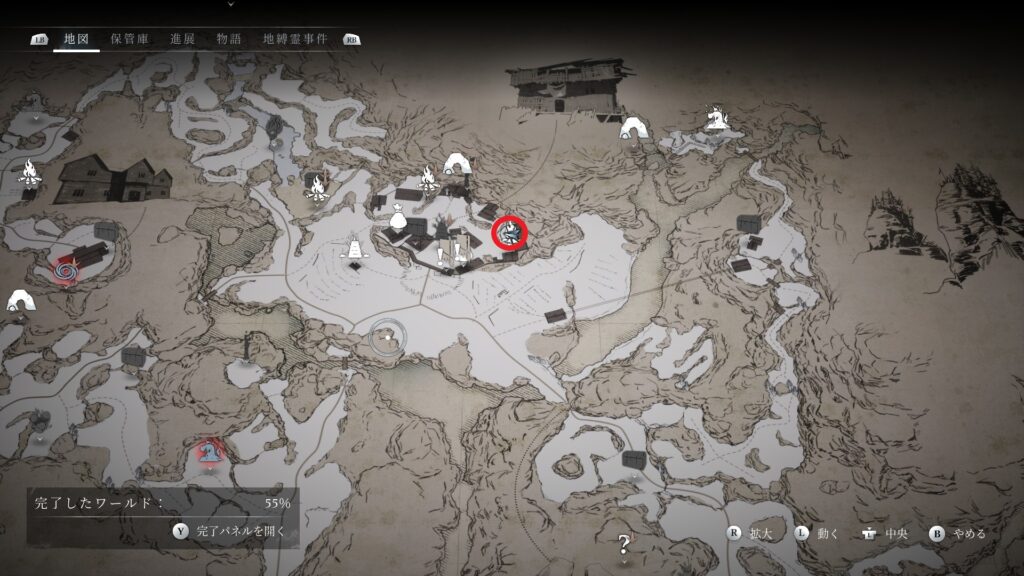This screenshot has width=1024, height=576.
Task: Select the 地図 map tab
Action: (x=77, y=39)
